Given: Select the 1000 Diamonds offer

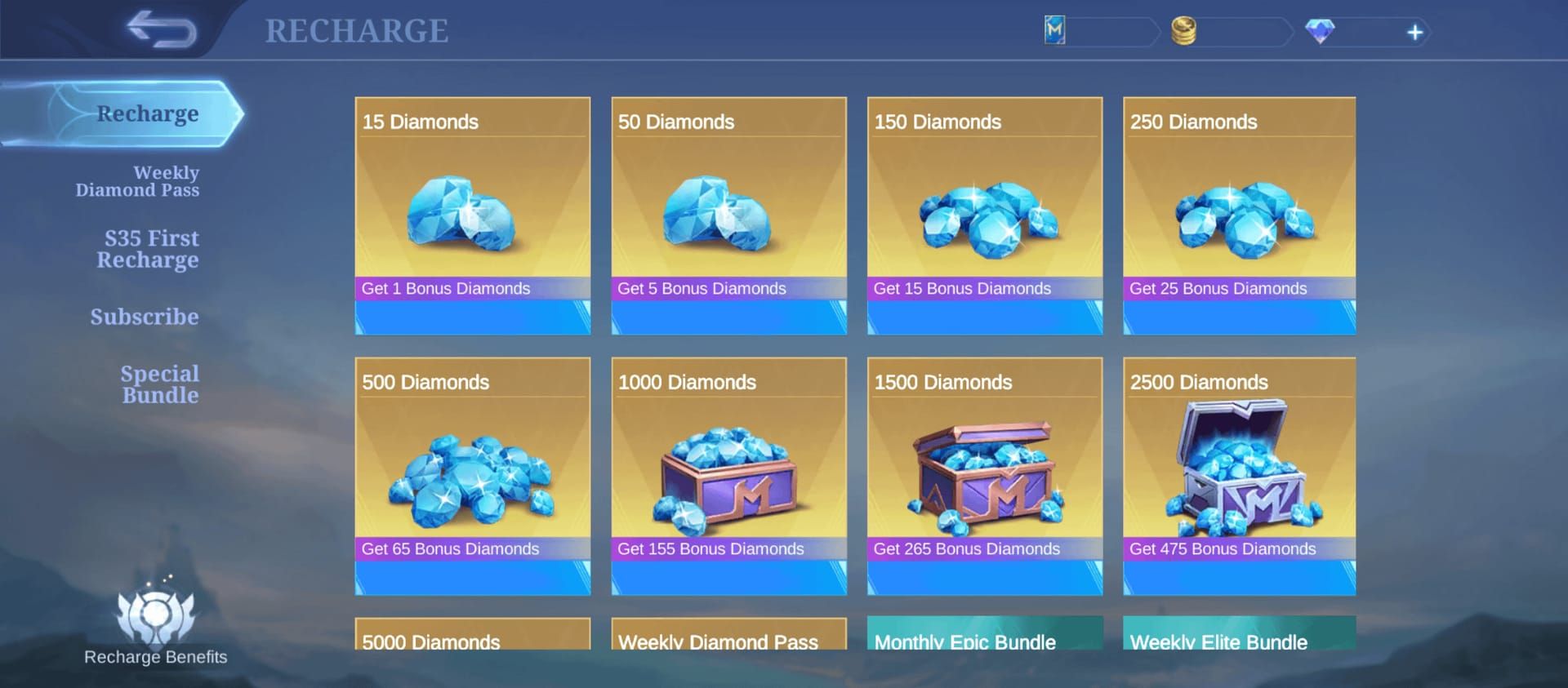Looking at the screenshot, I should (x=728, y=477).
